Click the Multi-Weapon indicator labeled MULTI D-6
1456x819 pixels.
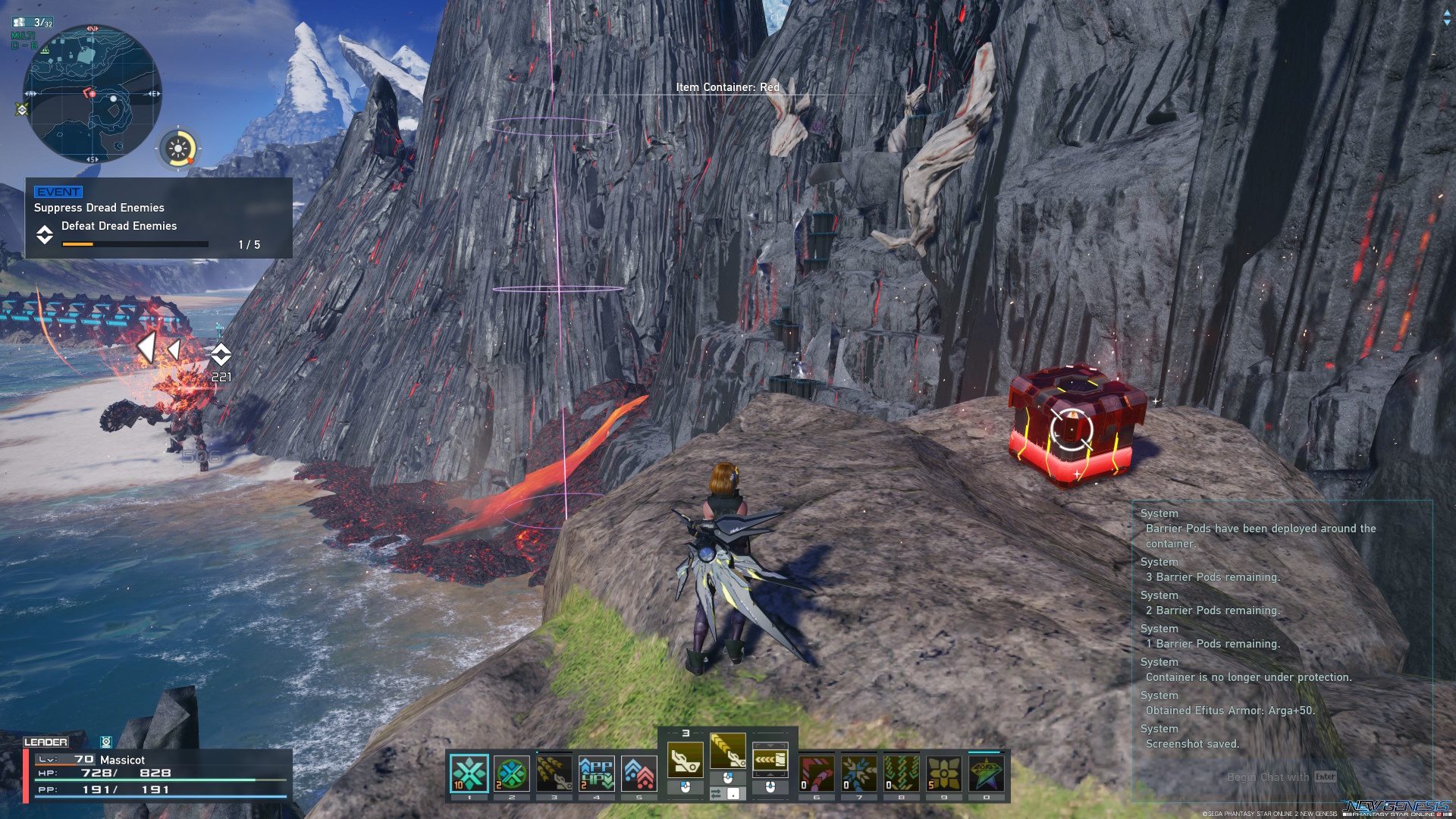click(23, 40)
